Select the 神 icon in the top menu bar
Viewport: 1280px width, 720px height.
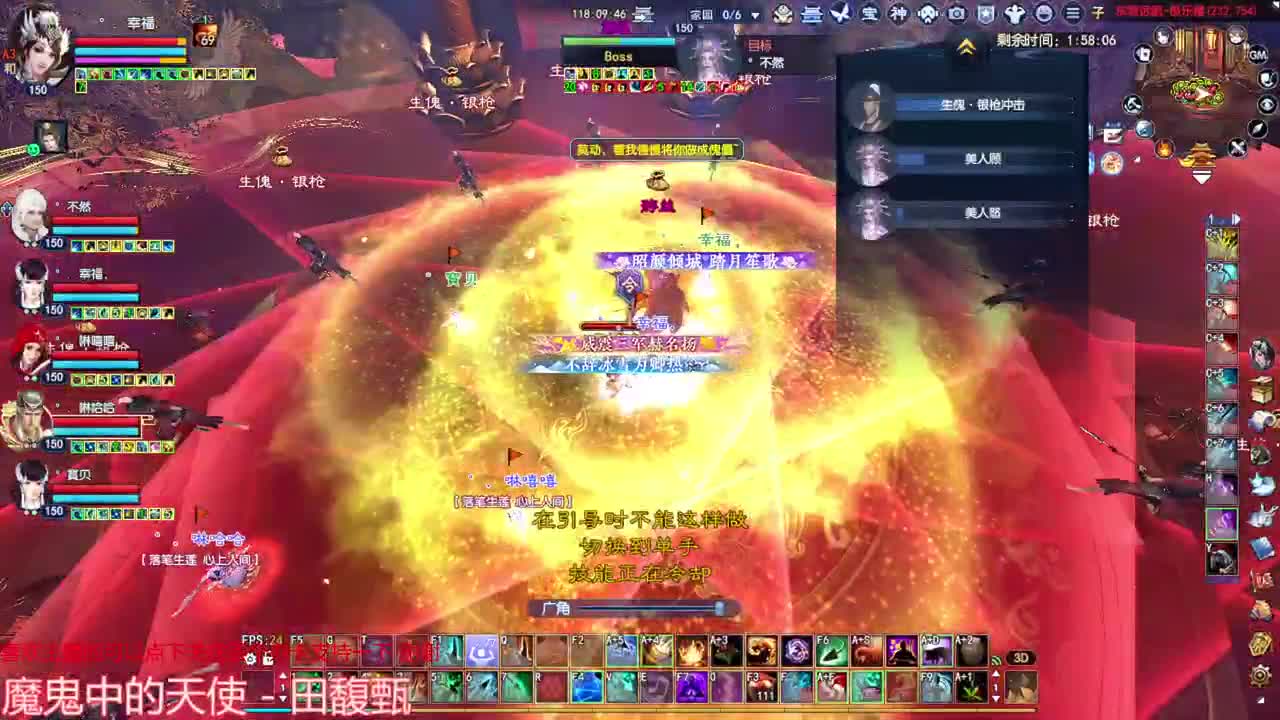pyautogui.click(x=898, y=13)
